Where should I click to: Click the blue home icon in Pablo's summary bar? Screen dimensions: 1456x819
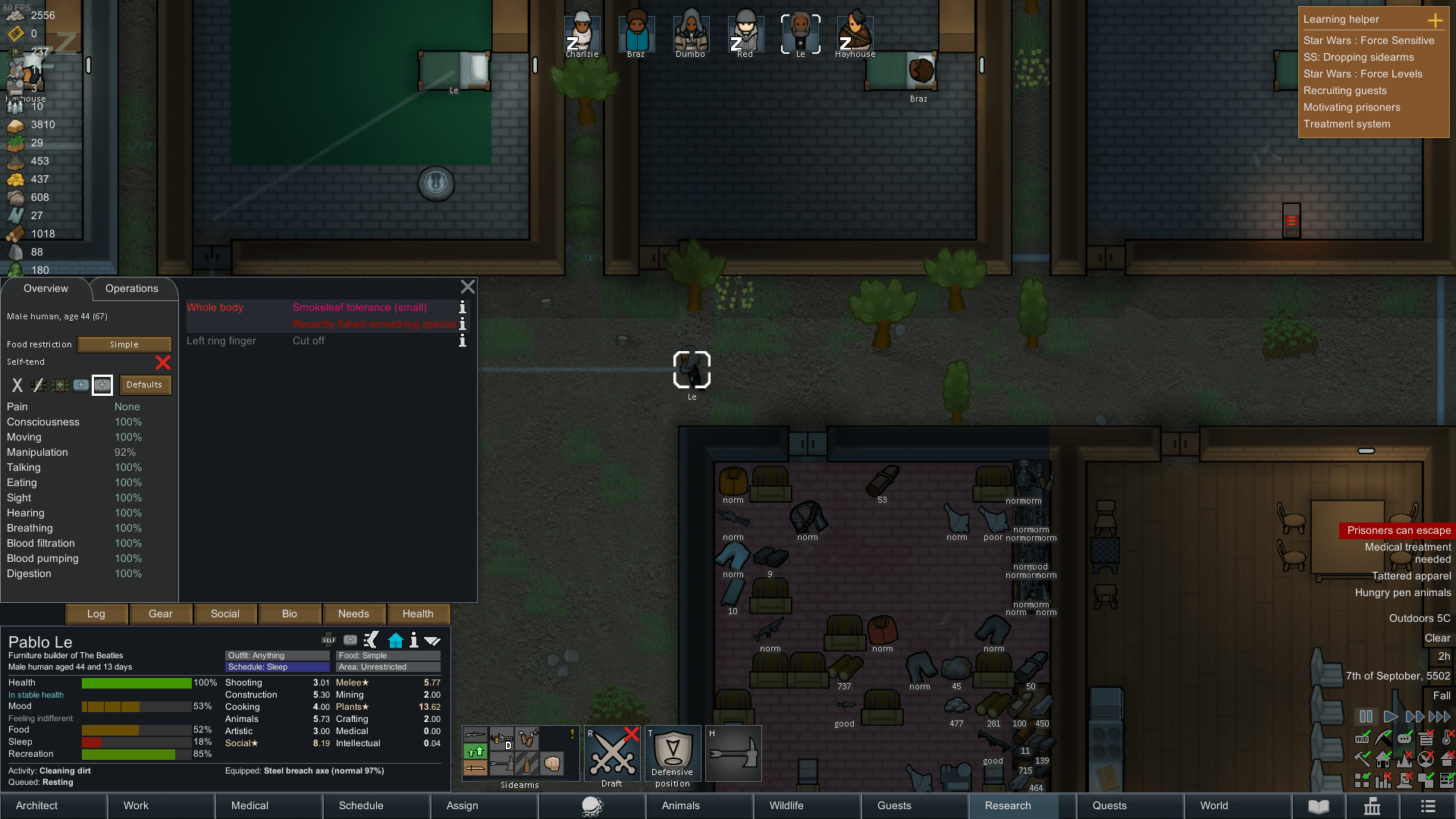point(396,641)
